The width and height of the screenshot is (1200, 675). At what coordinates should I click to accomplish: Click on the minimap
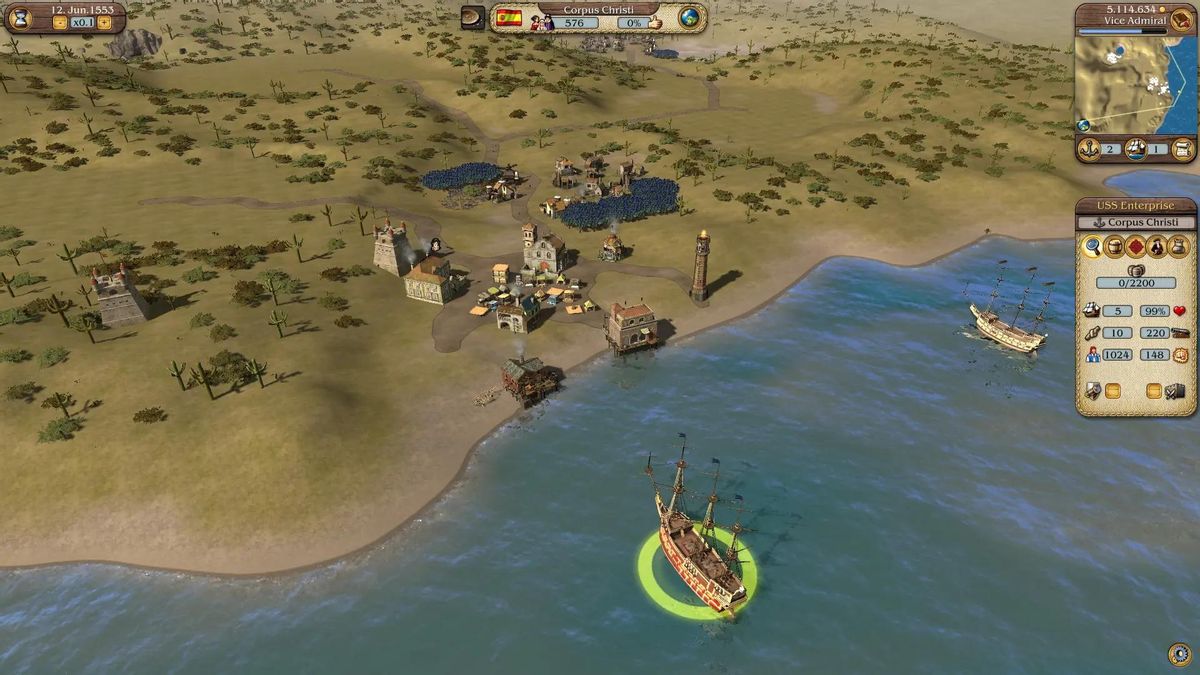pos(1135,85)
